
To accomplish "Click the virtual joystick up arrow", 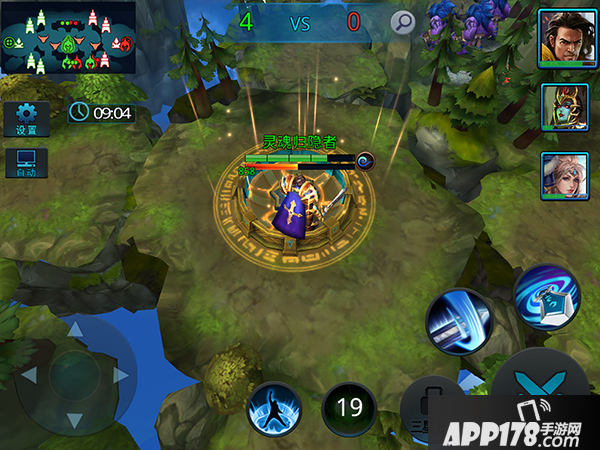I will point(75,329).
